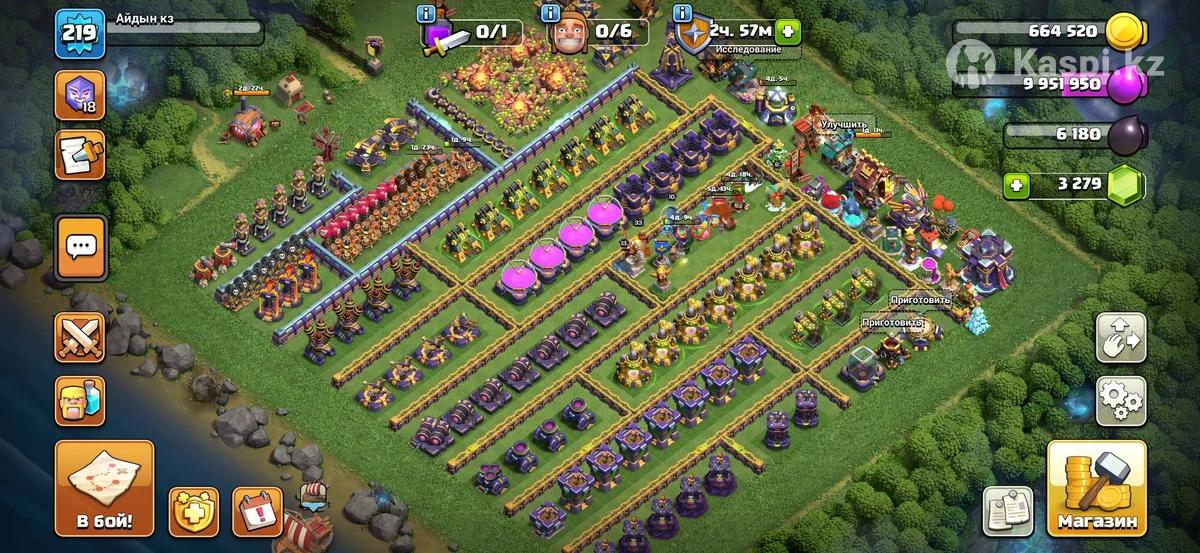
Task: Open the crossed swords attack log
Action: click(79, 337)
